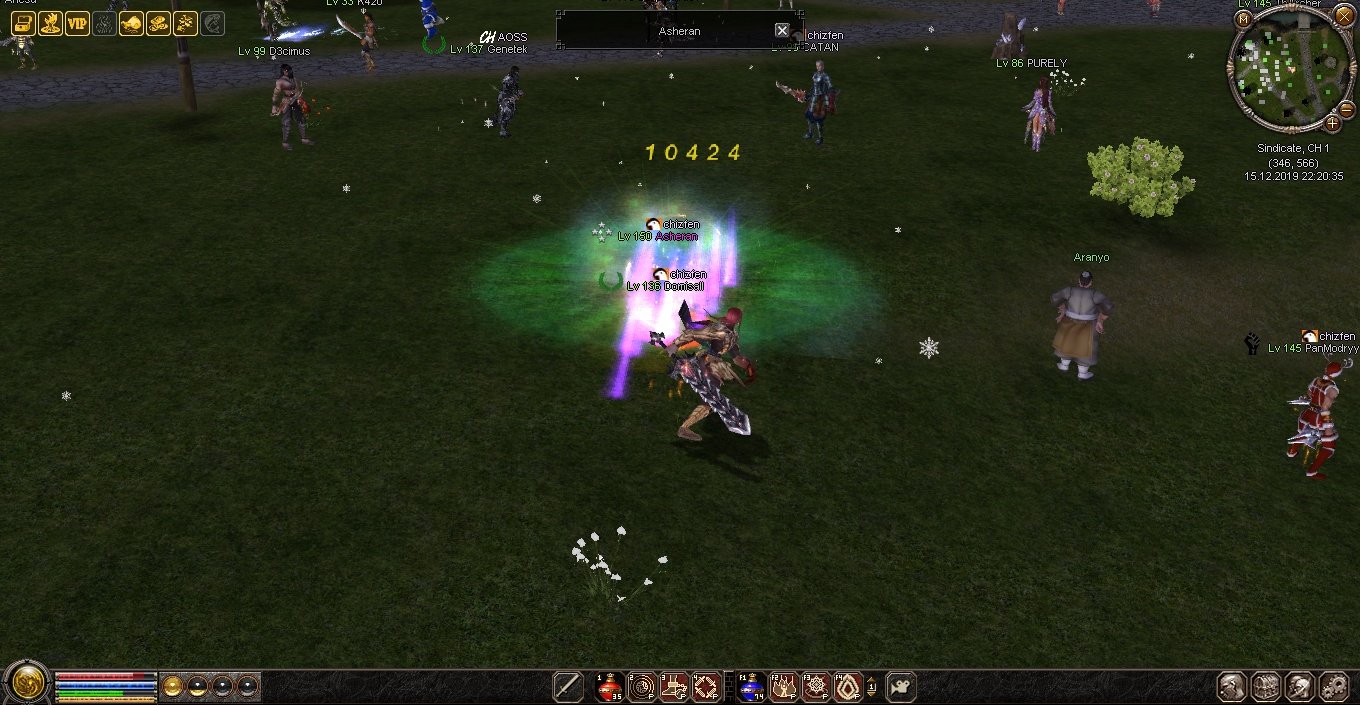Click the circular minimap

coord(1288,70)
